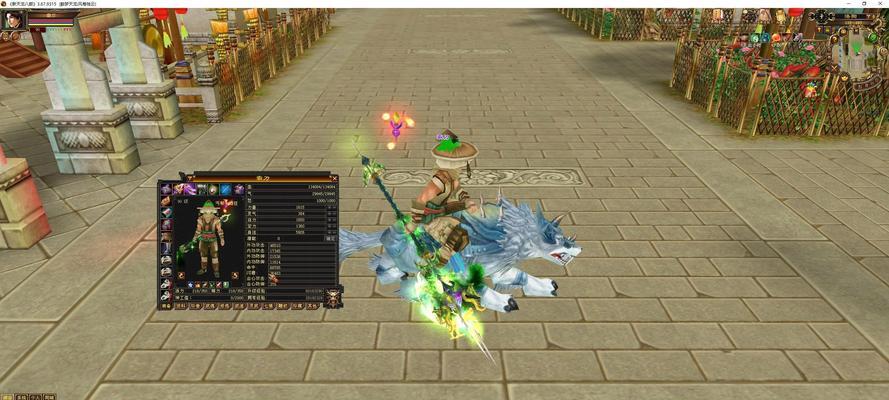Image resolution: width=889 pixels, height=400 pixels.
Task: Maximize the game window
Action: click(x=863, y=4)
